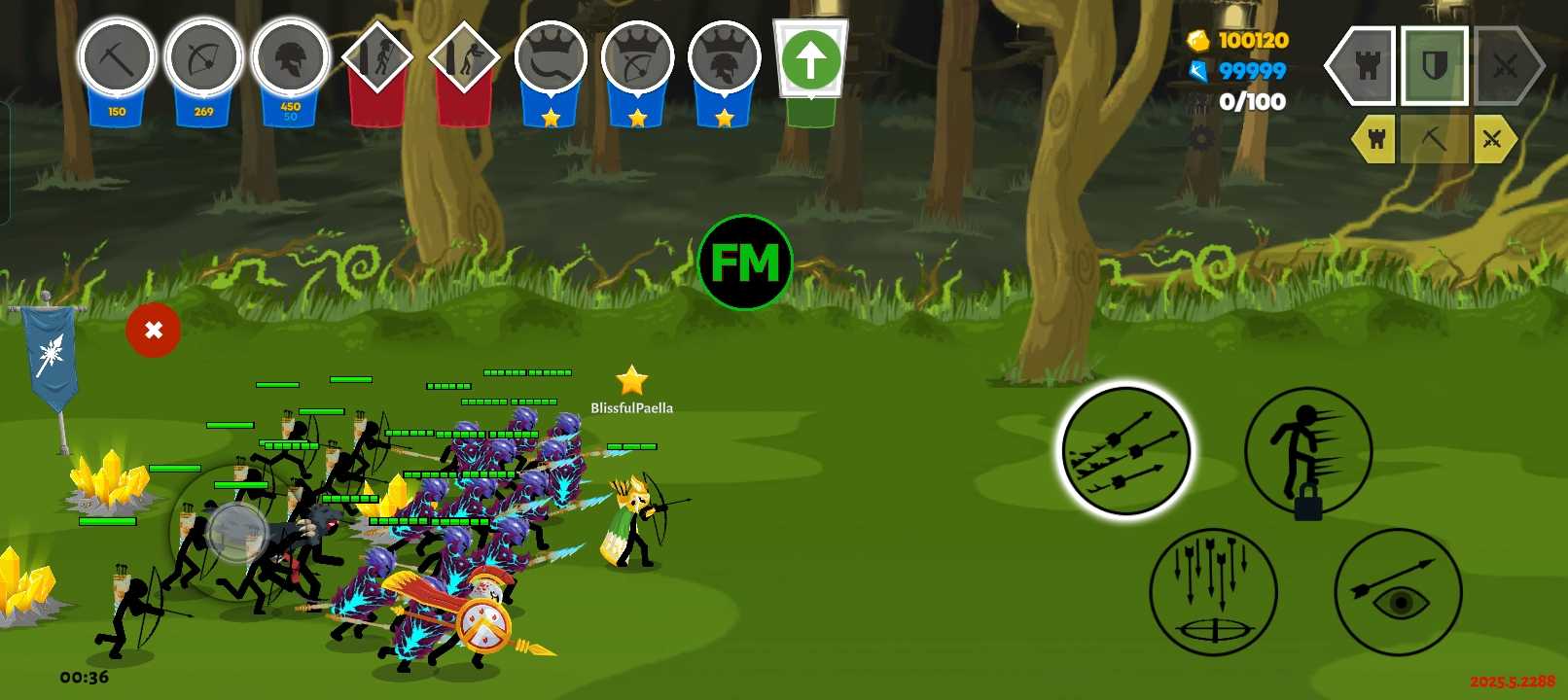Choose the crowned whip upgrade
This screenshot has width=1568, height=700.
coord(551,60)
